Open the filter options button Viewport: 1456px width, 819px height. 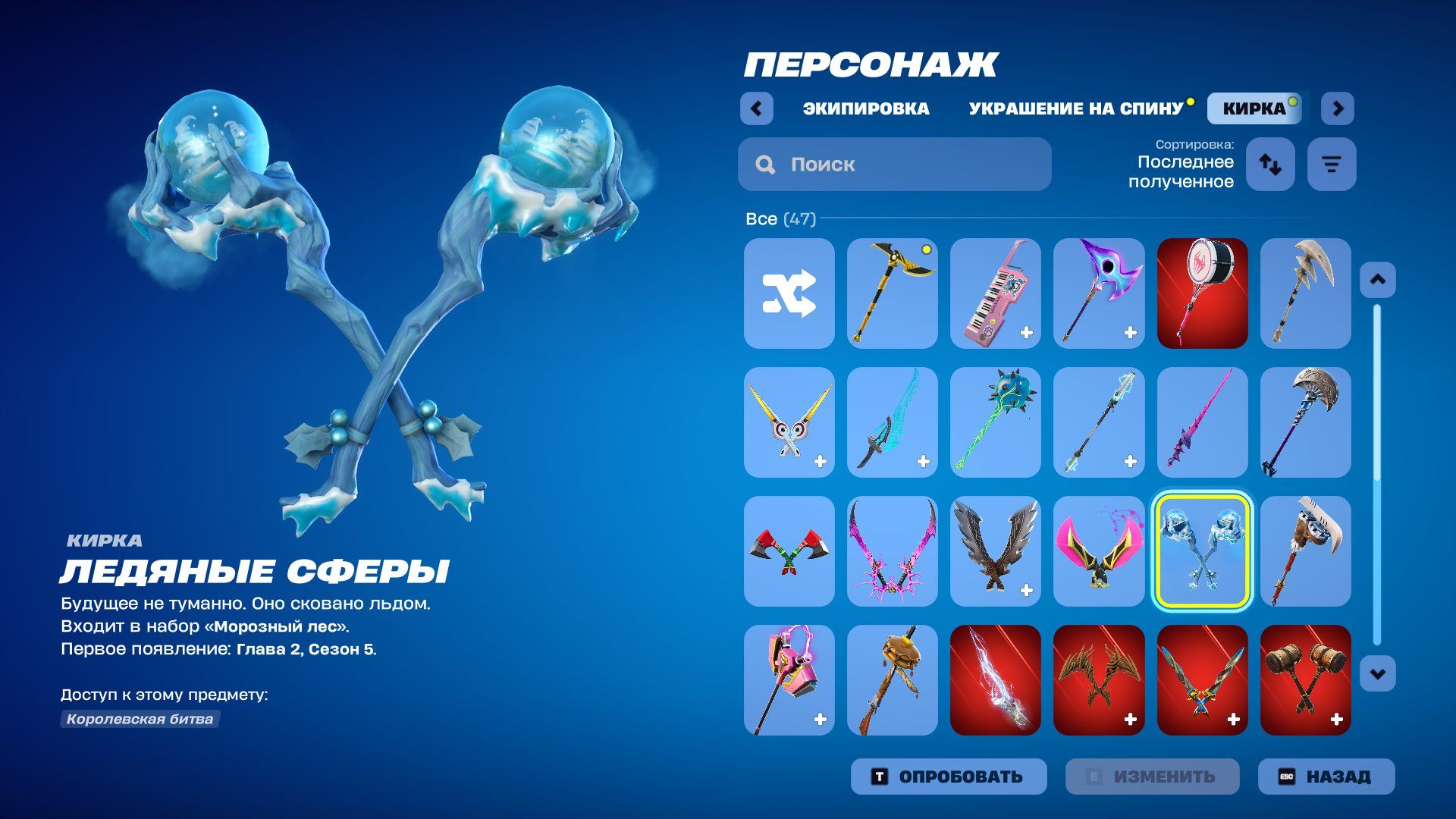click(x=1332, y=164)
